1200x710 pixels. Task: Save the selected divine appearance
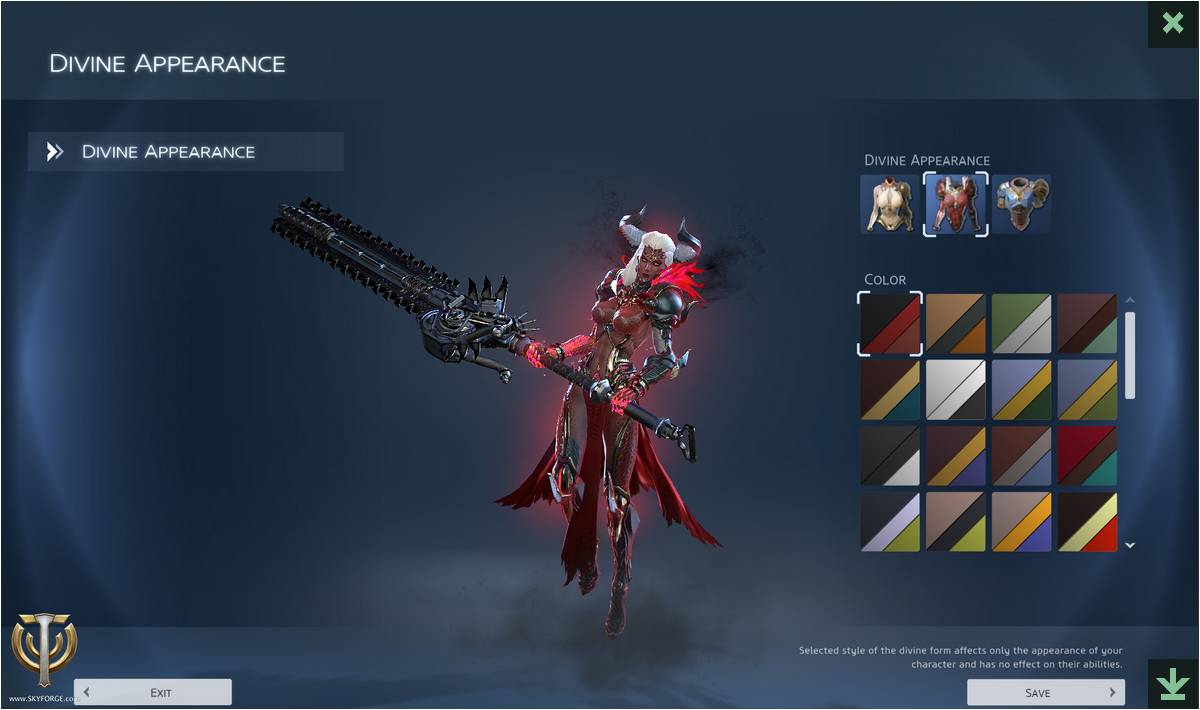pyautogui.click(x=1045, y=692)
